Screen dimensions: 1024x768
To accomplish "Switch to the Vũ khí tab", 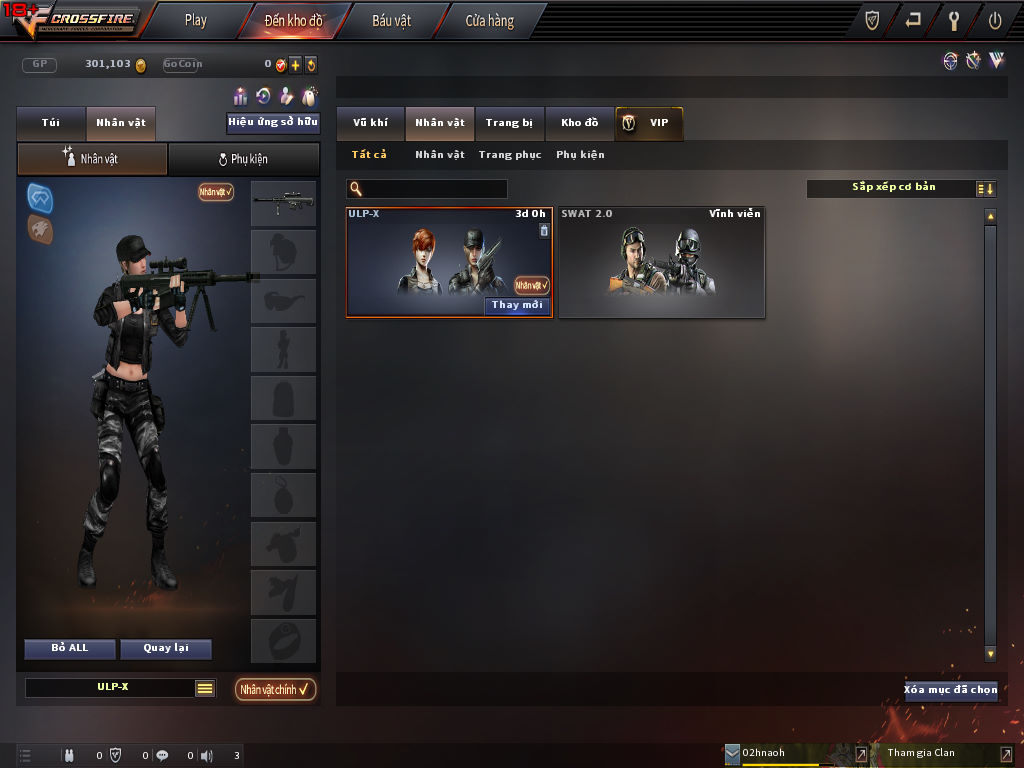I will pyautogui.click(x=370, y=123).
